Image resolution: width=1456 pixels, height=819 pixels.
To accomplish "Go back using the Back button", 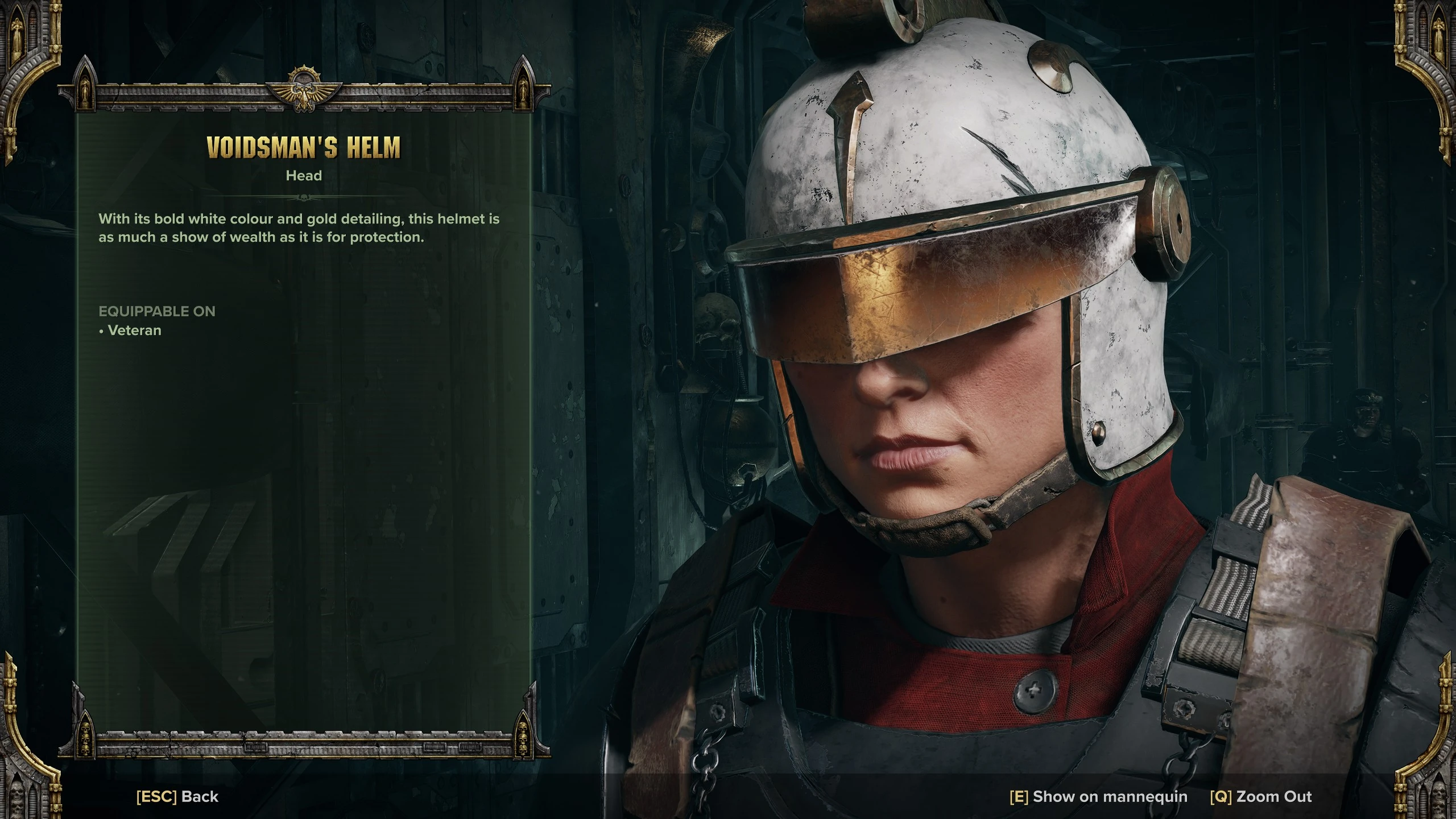I will [177, 797].
